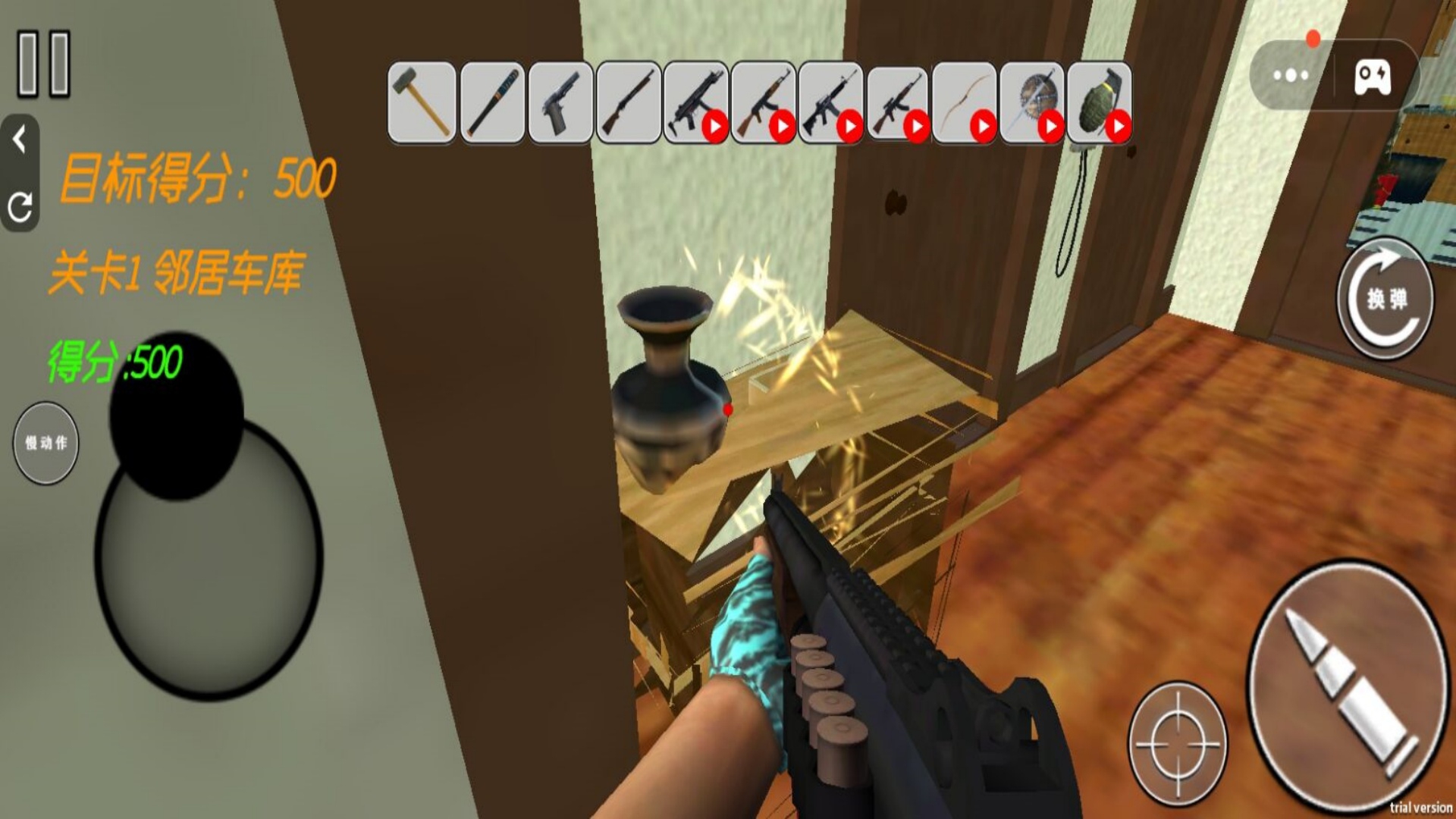
Task: Select the wooden bow weapon
Action: pyautogui.click(x=965, y=103)
